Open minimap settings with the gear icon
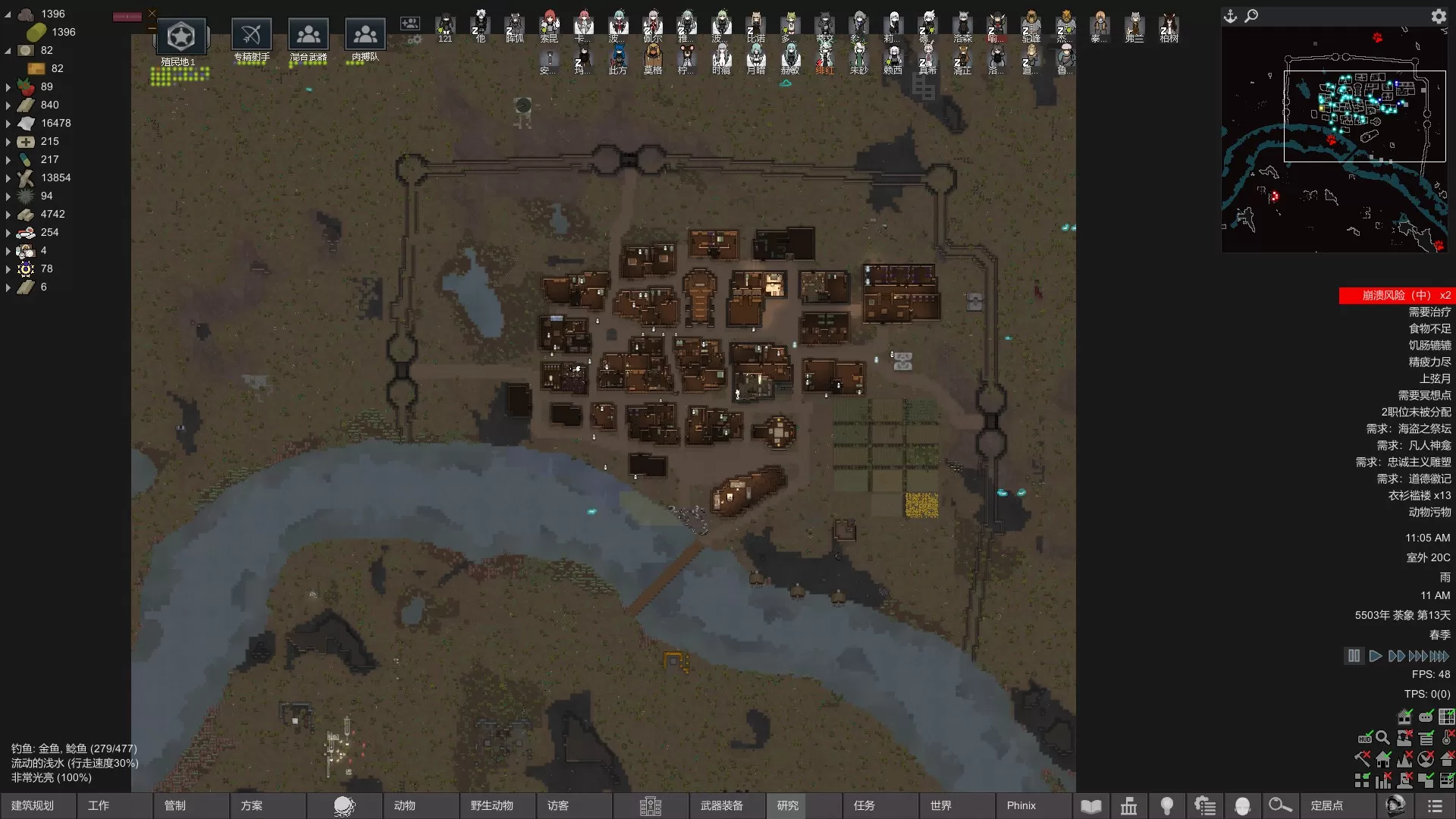Viewport: 1456px width, 819px height. point(1439,16)
